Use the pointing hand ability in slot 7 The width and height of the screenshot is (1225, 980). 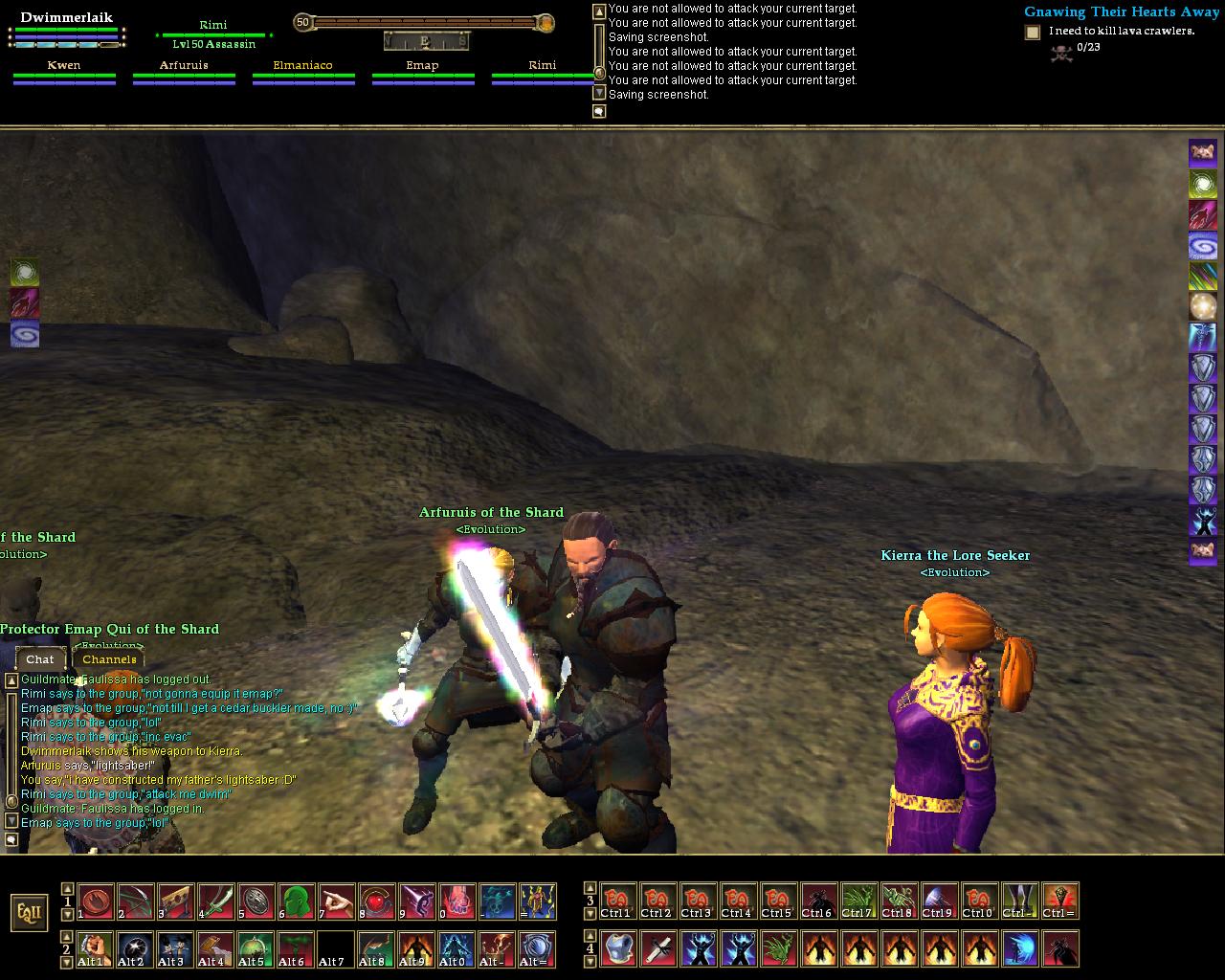336,902
